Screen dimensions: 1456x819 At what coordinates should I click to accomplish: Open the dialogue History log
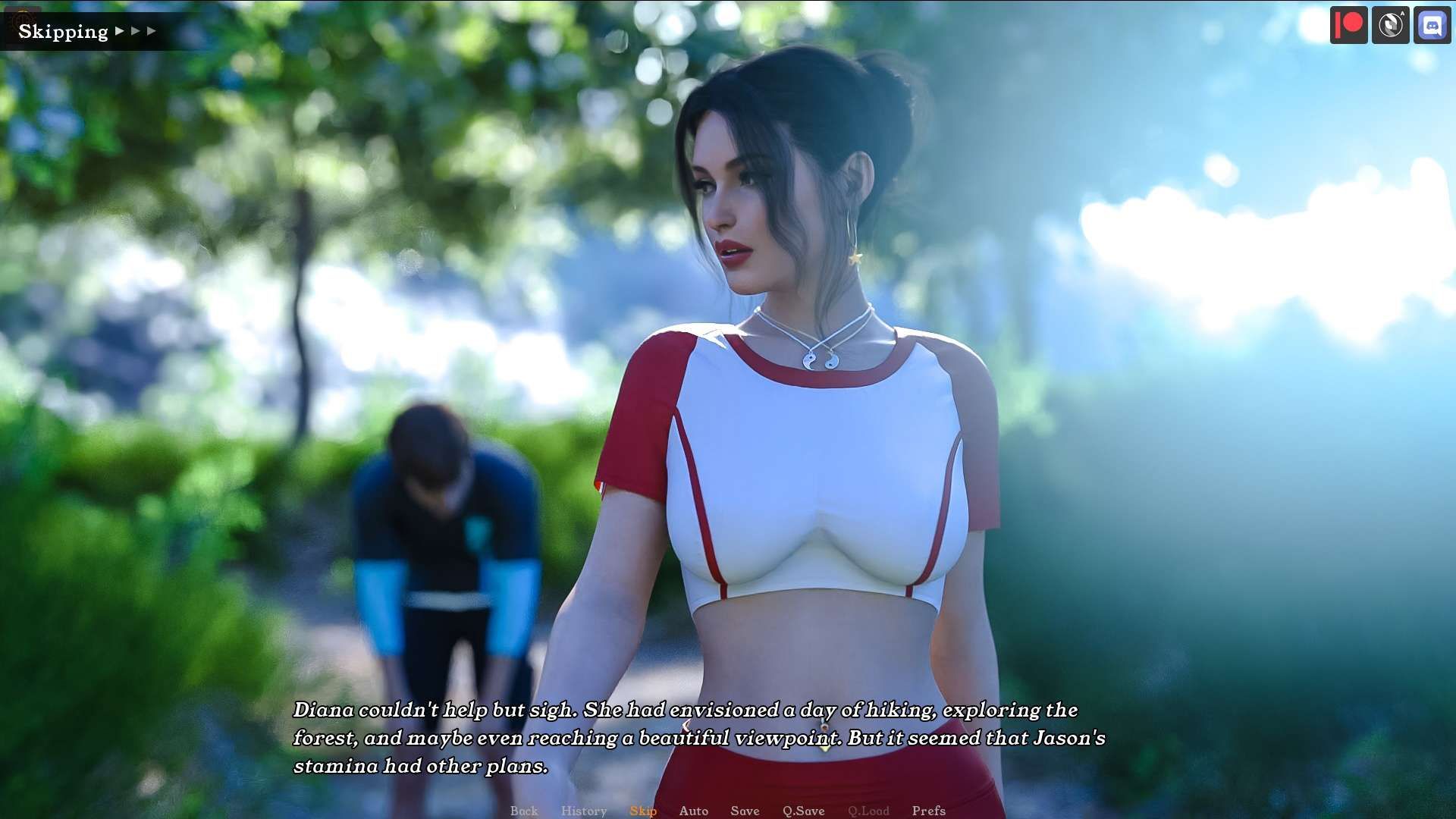pyautogui.click(x=583, y=811)
